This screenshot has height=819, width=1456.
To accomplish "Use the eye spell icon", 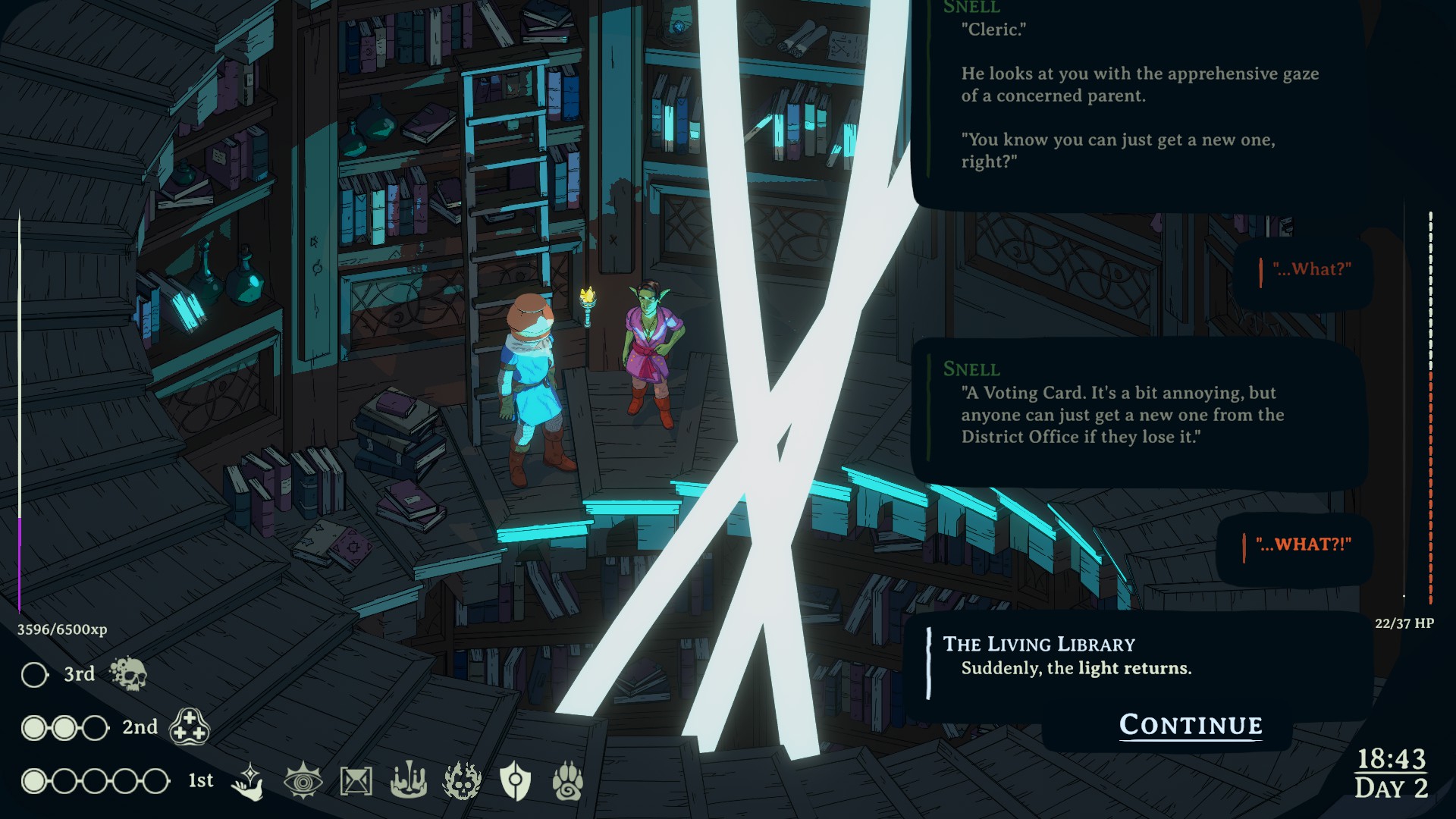I will coord(303,781).
